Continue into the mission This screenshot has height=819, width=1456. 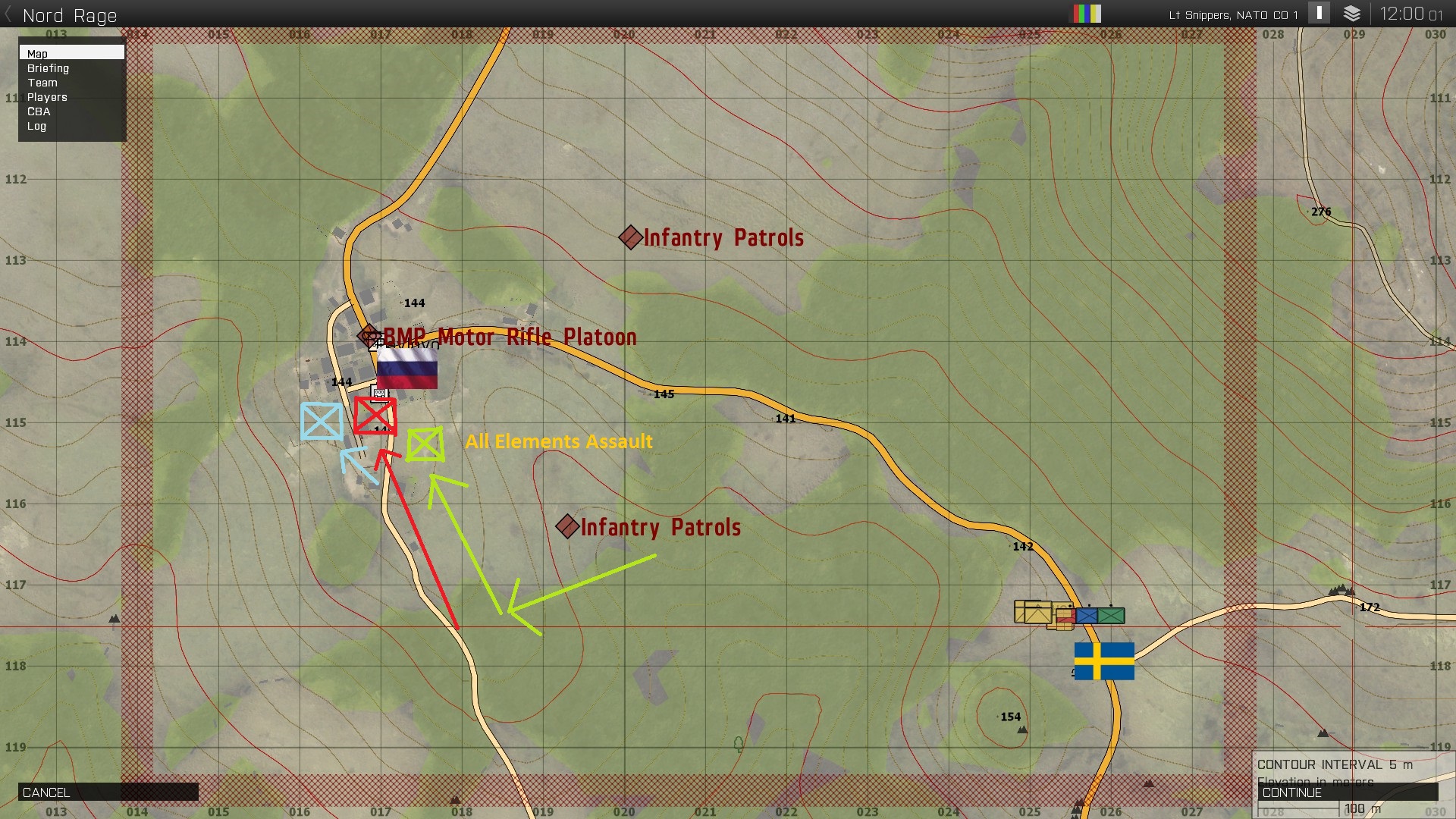[1348, 792]
